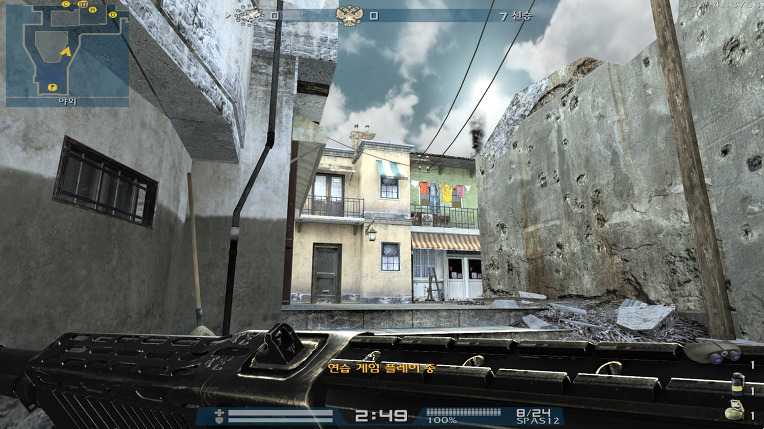Select the night vision goggles item
Image resolution: width=764 pixels, height=429 pixels.
723,353
